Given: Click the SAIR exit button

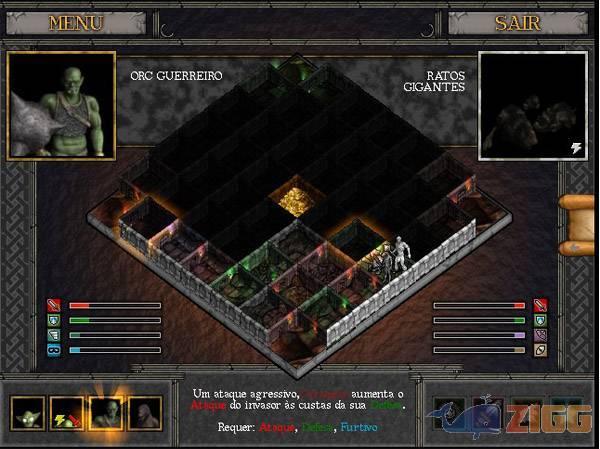Looking at the screenshot, I should tap(517, 22).
